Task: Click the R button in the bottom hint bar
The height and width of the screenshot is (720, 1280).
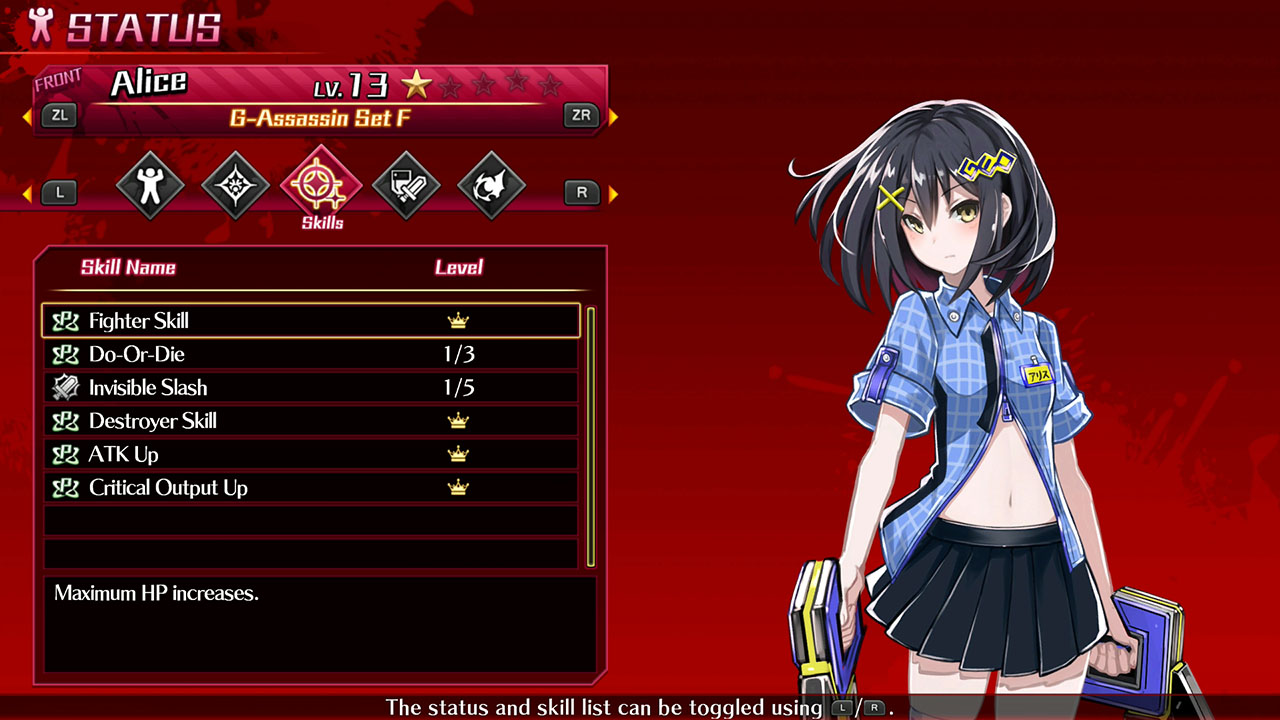Action: pyautogui.click(x=874, y=707)
